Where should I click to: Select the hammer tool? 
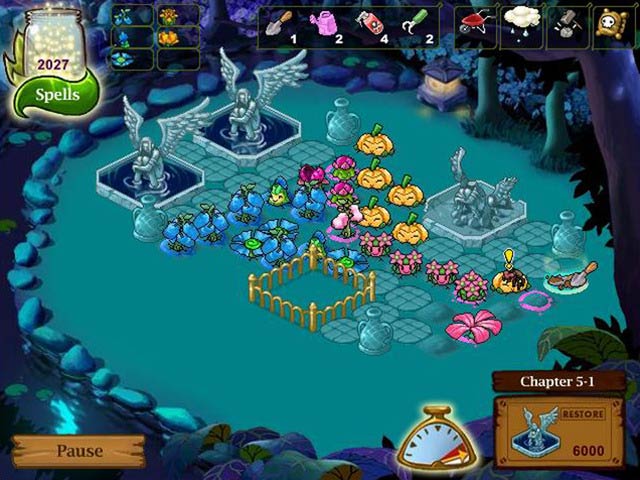tap(566, 24)
